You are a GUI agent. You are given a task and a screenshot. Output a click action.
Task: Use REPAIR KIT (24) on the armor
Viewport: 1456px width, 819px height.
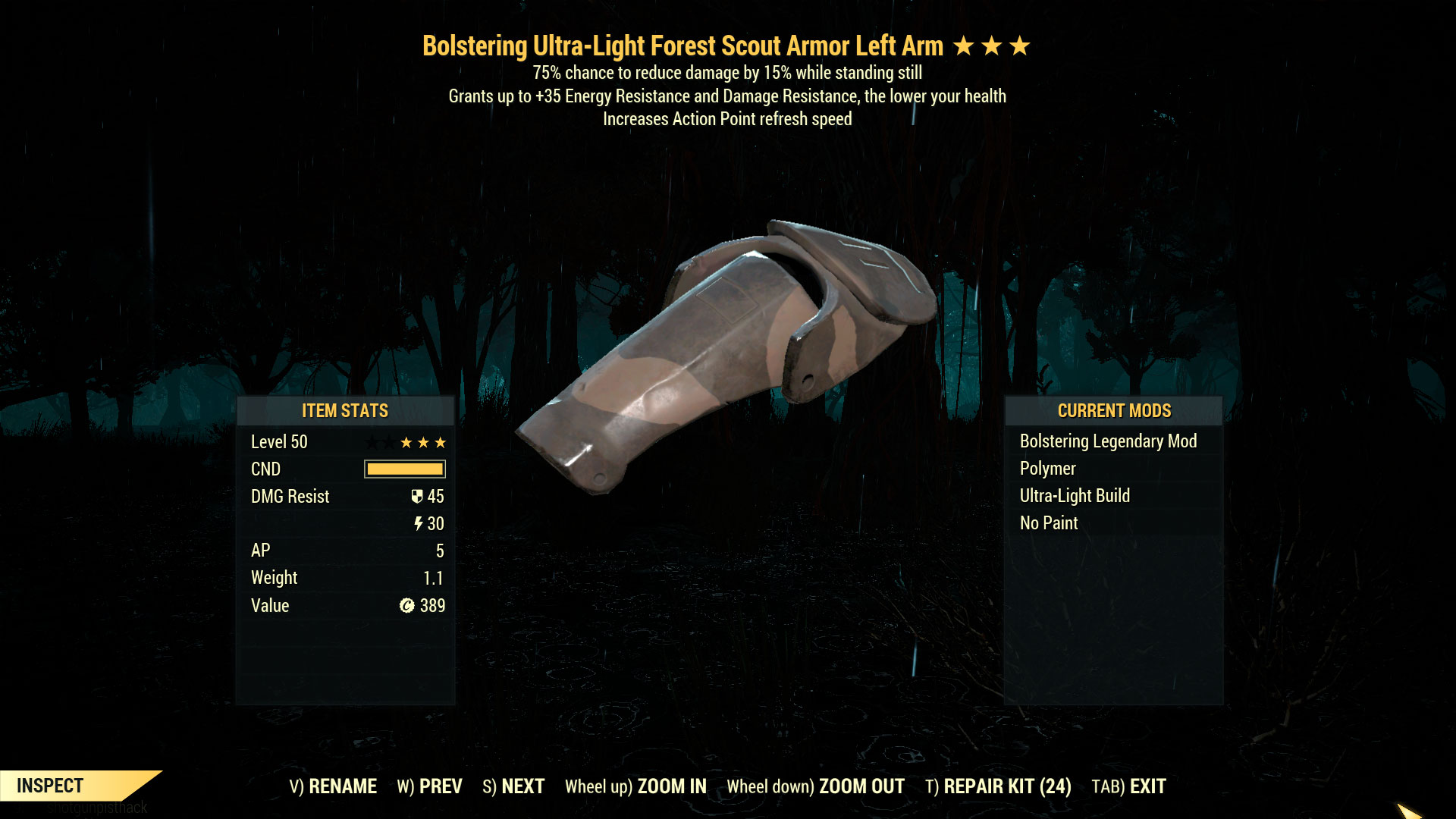point(1006,787)
